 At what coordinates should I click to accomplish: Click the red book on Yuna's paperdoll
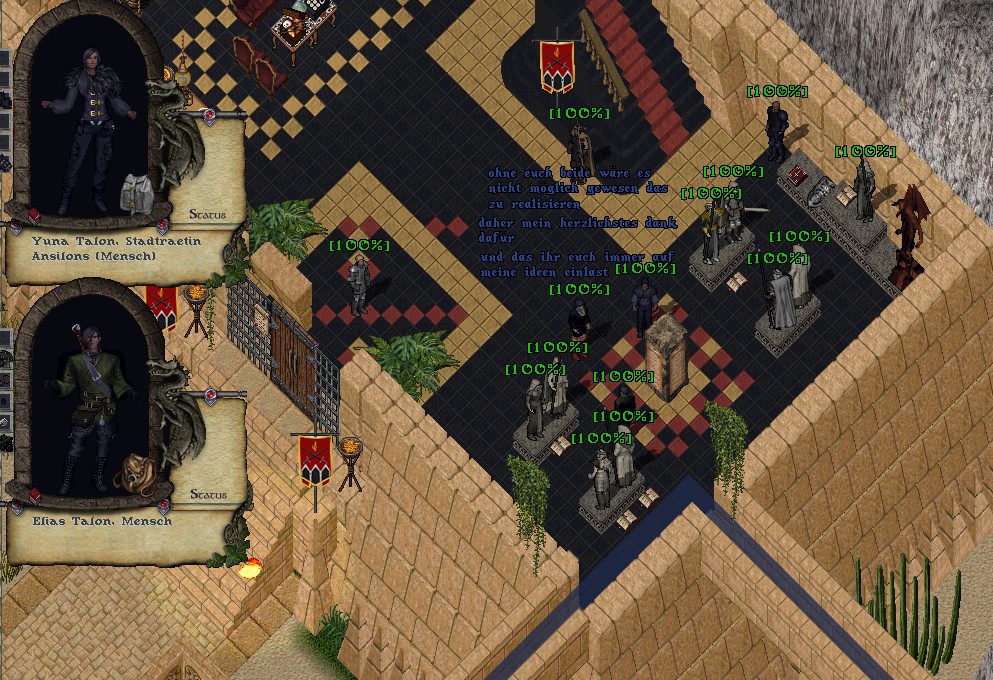pyautogui.click(x=33, y=215)
